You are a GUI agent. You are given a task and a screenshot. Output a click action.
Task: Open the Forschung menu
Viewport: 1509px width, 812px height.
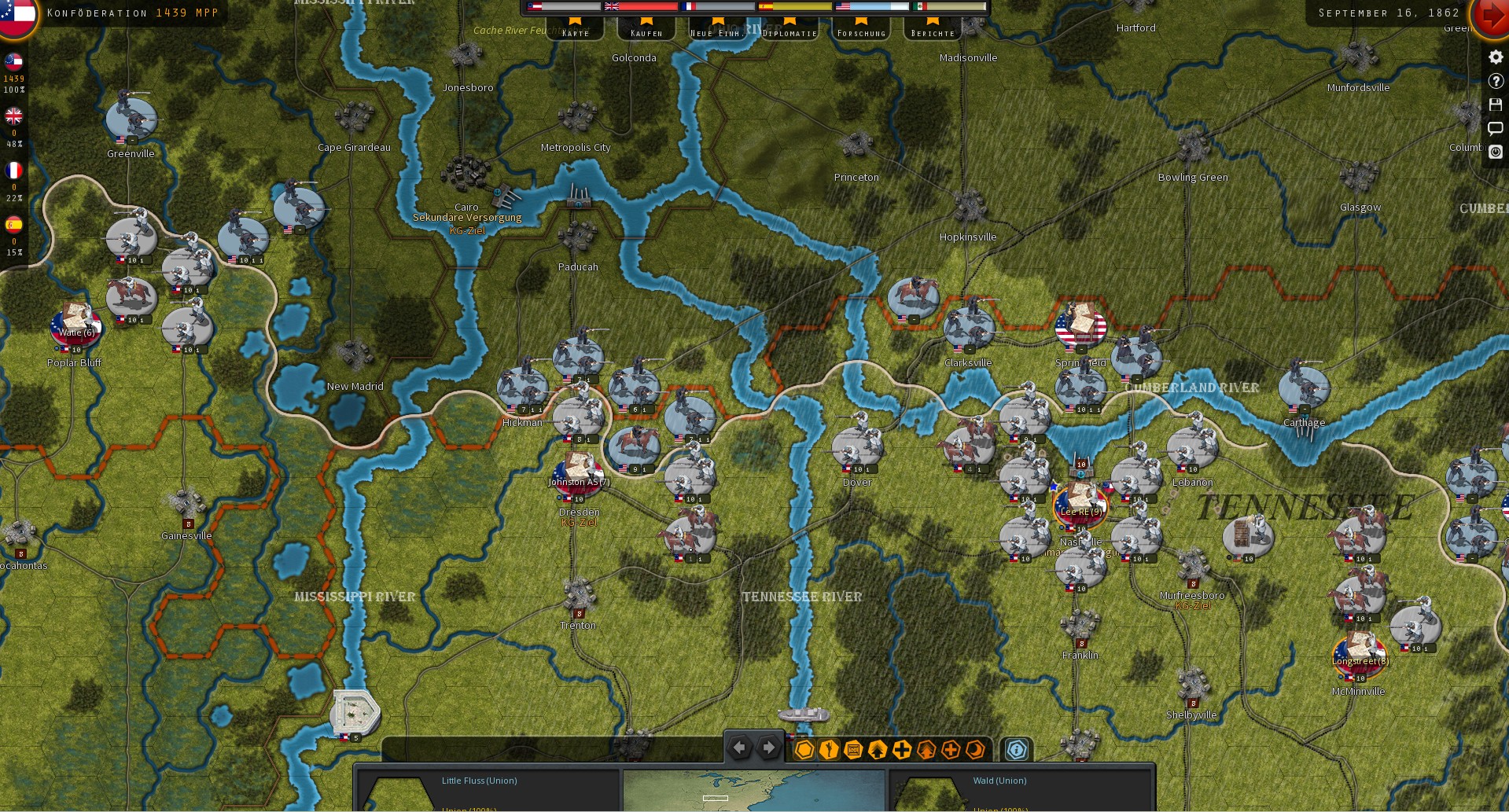863,33
